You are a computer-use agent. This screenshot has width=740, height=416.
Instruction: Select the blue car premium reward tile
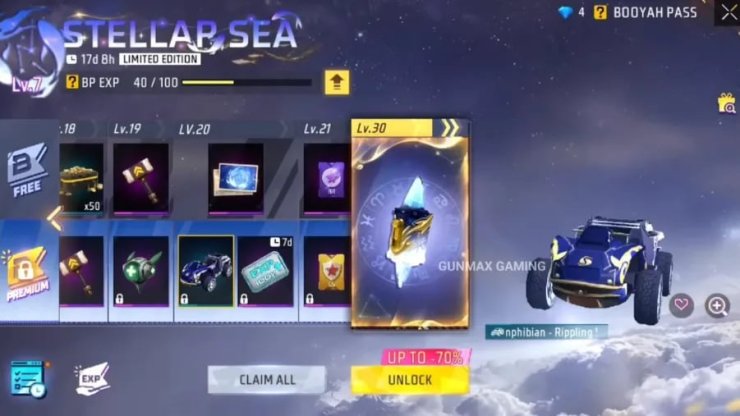(x=205, y=270)
